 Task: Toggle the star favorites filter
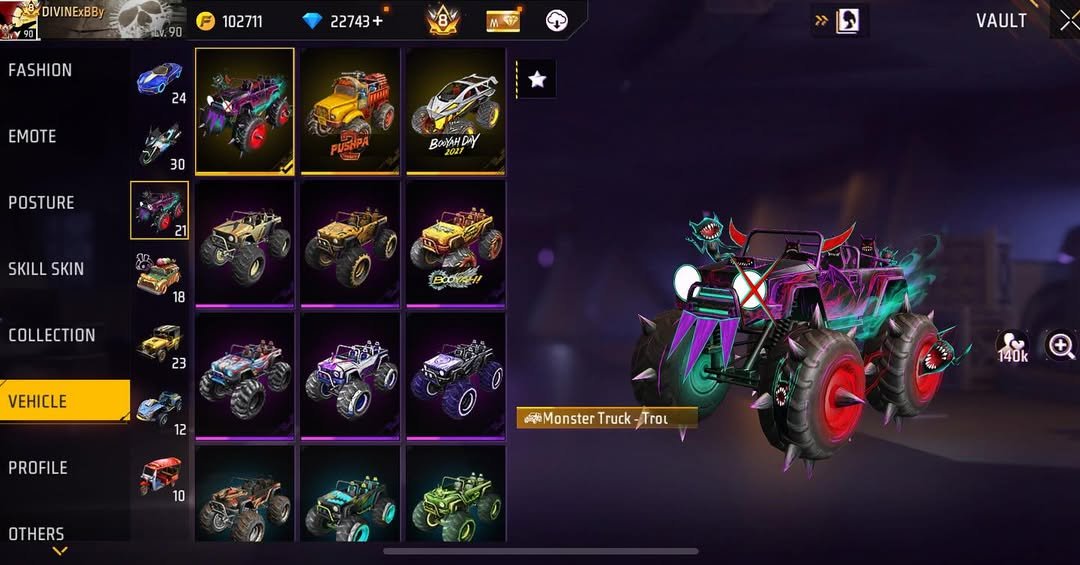[537, 80]
